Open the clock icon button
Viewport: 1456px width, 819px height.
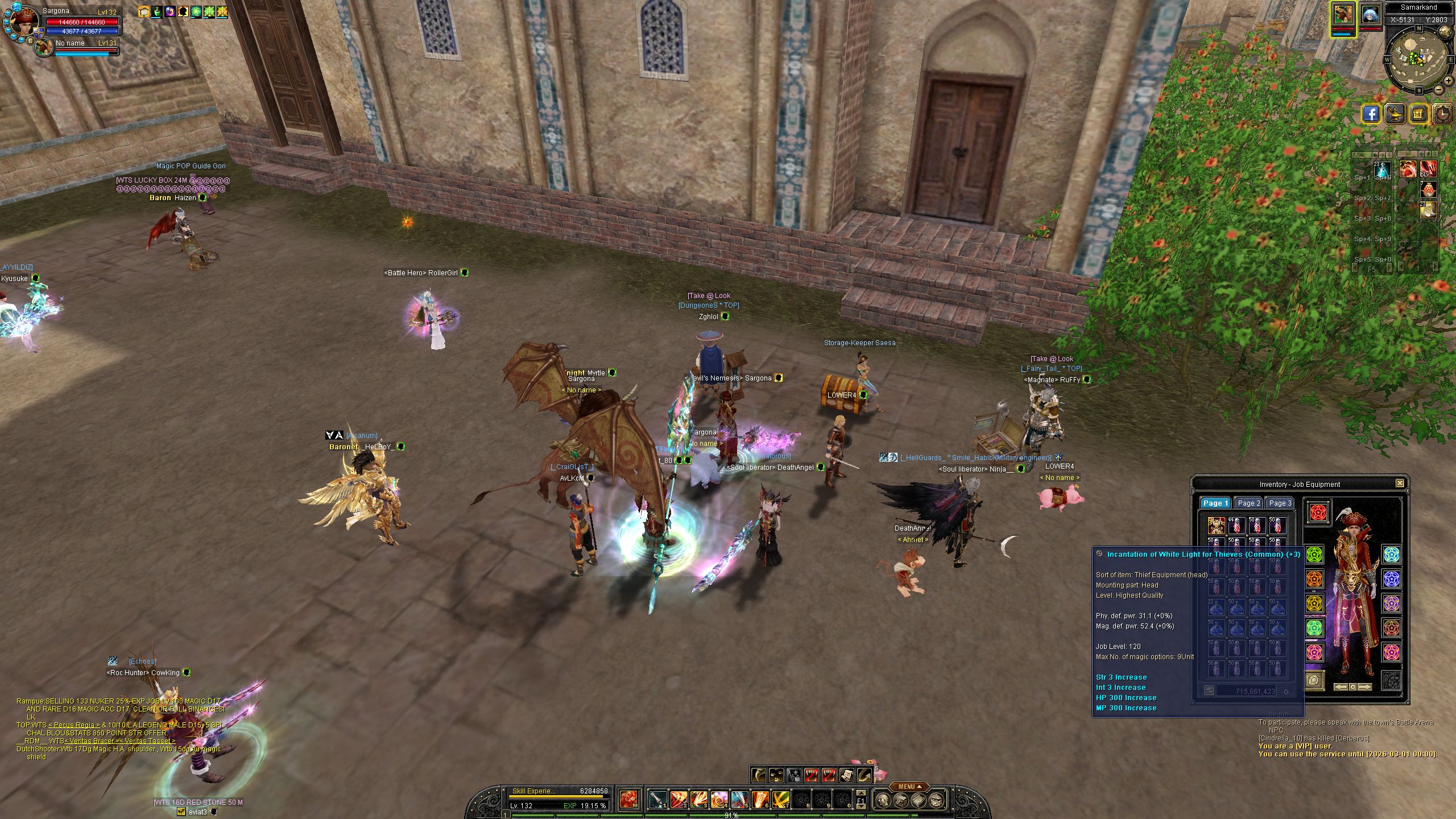pyautogui.click(x=1443, y=114)
